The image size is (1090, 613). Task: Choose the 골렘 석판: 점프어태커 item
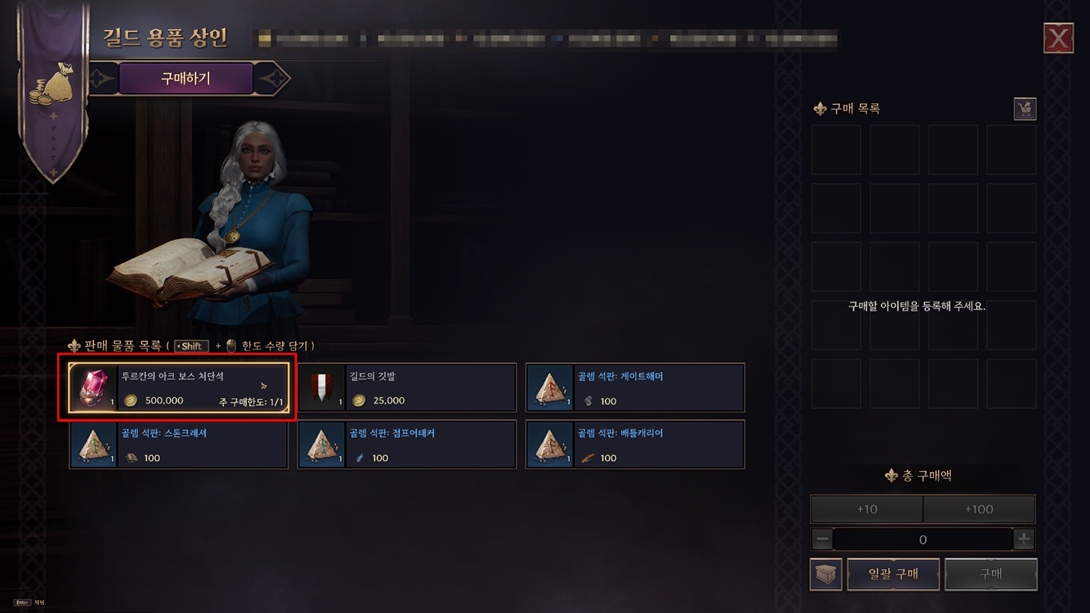407,445
